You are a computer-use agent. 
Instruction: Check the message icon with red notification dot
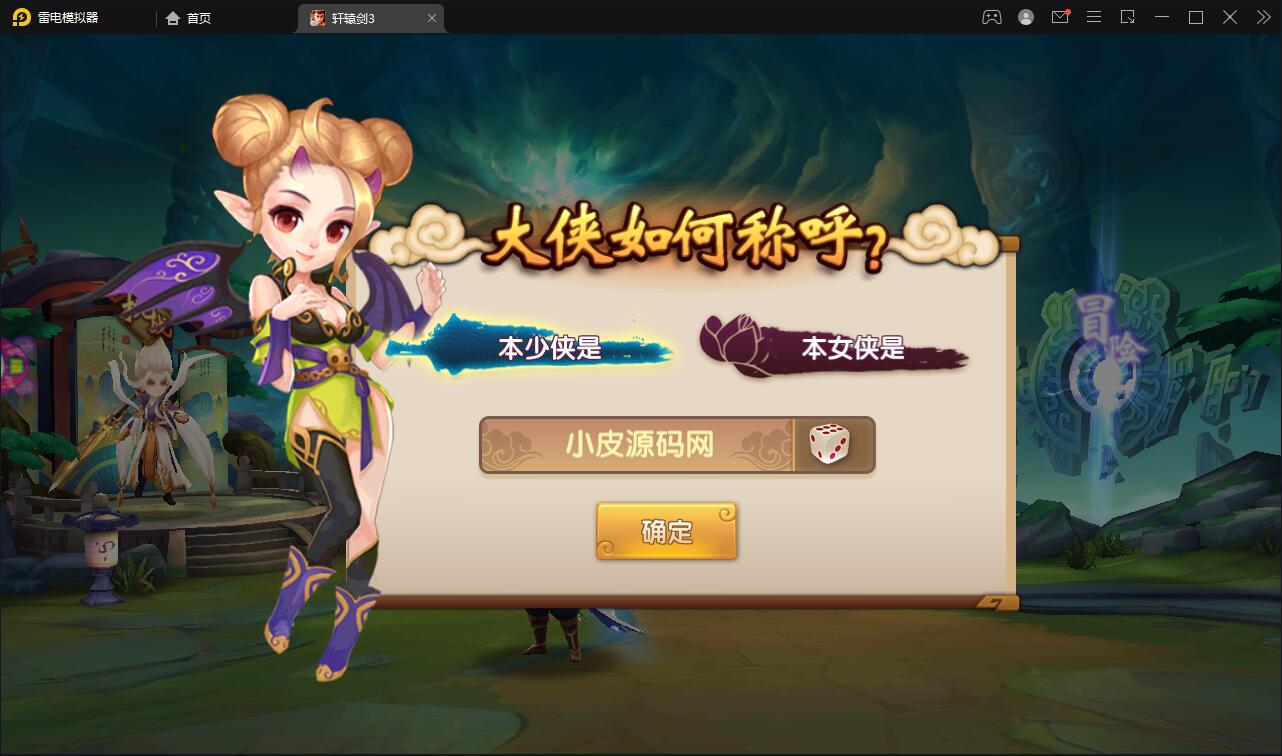[x=1060, y=17]
